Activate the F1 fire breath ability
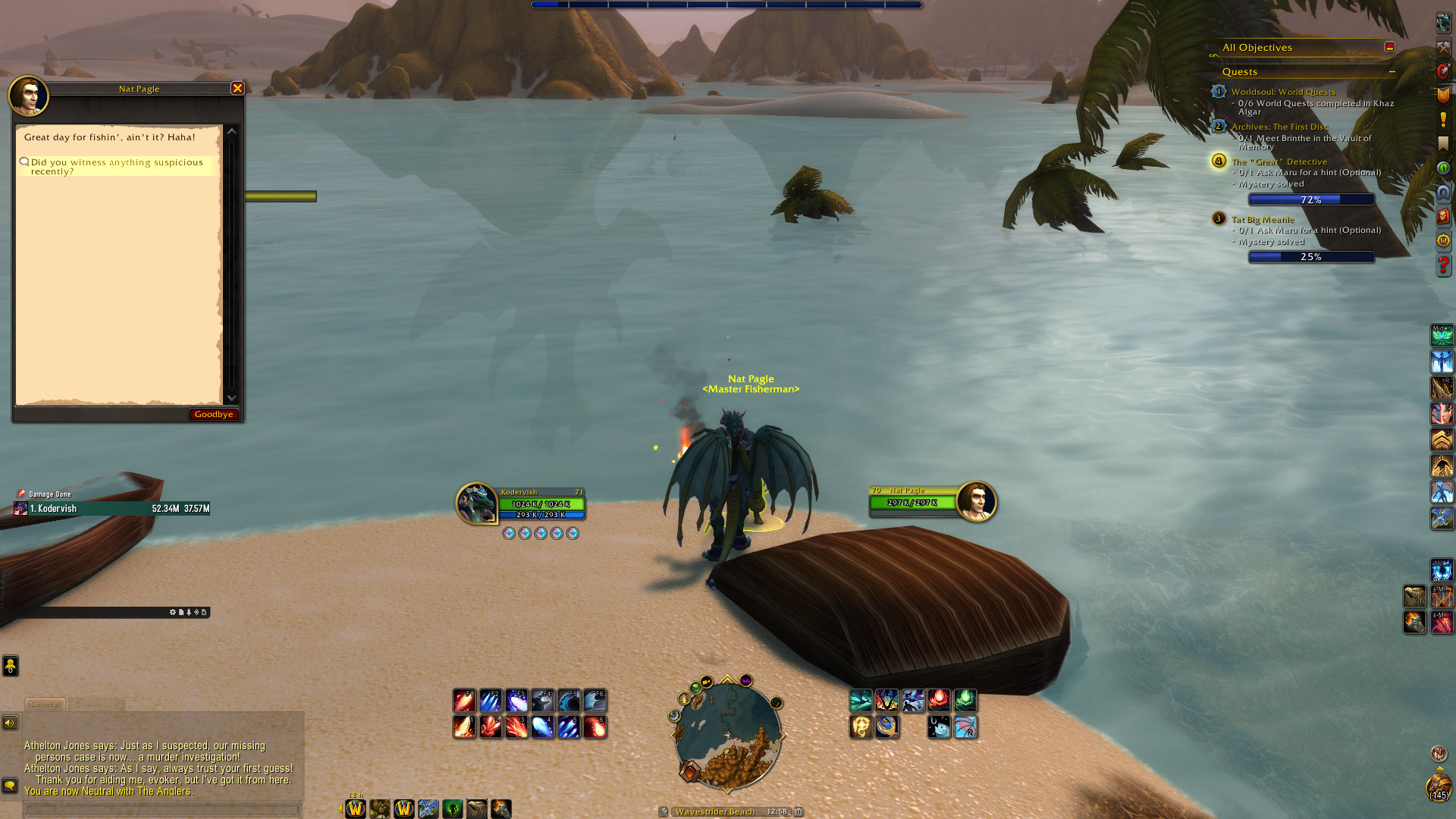 pyautogui.click(x=464, y=700)
